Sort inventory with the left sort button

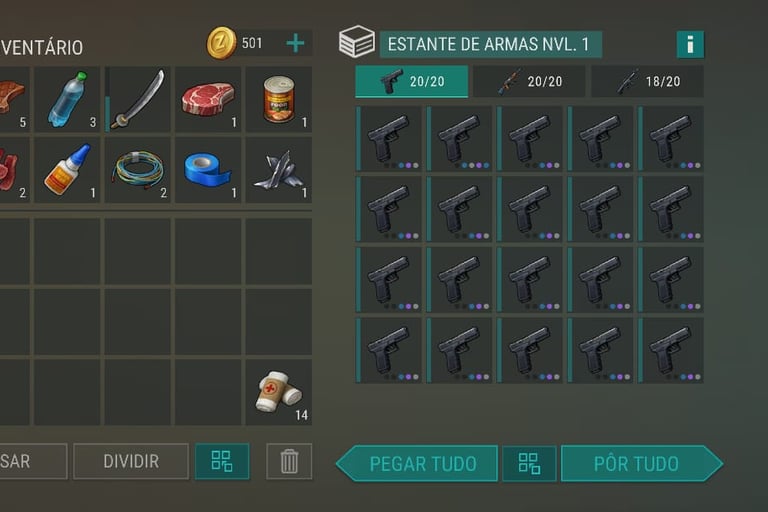222,461
